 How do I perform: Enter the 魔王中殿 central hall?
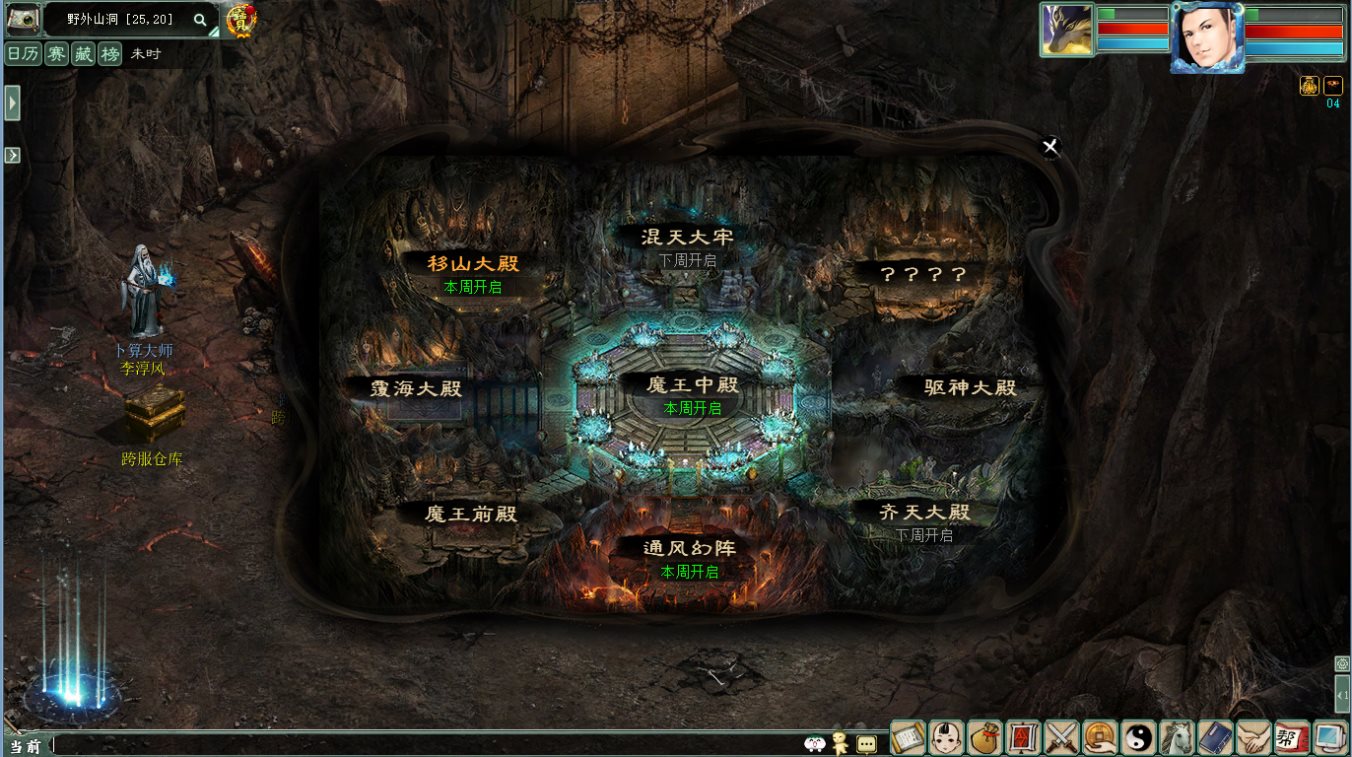coord(692,385)
